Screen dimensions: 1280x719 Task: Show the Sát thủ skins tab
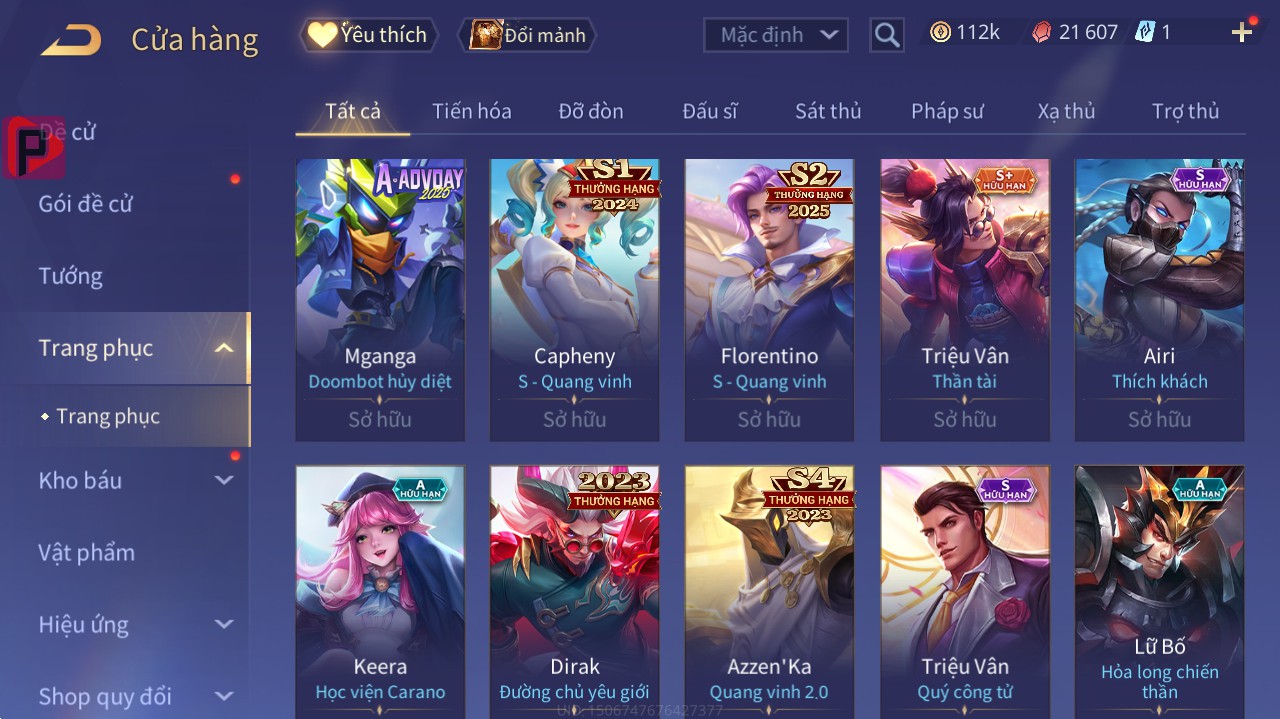(827, 111)
